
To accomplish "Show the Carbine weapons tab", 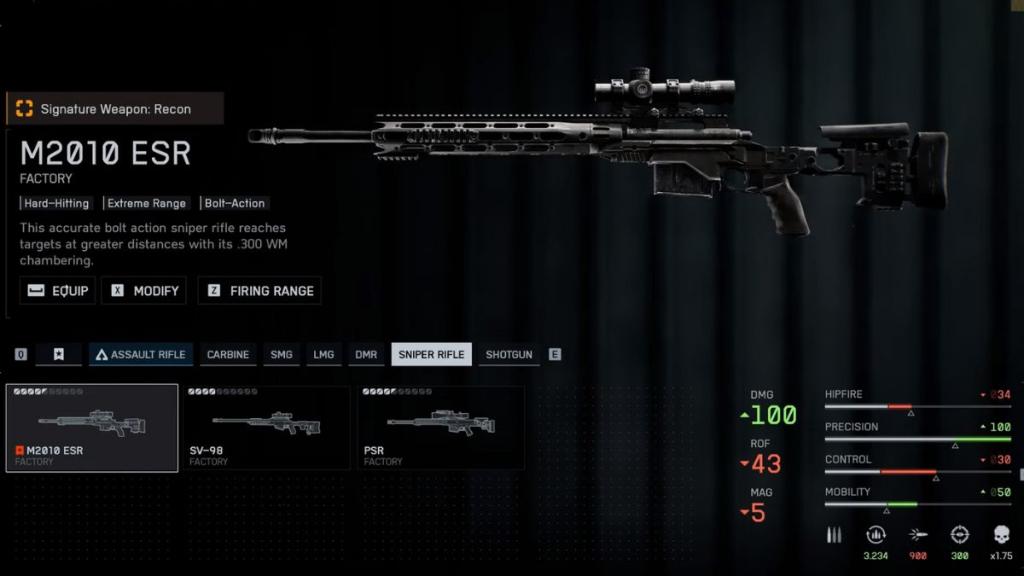I will pos(228,355).
